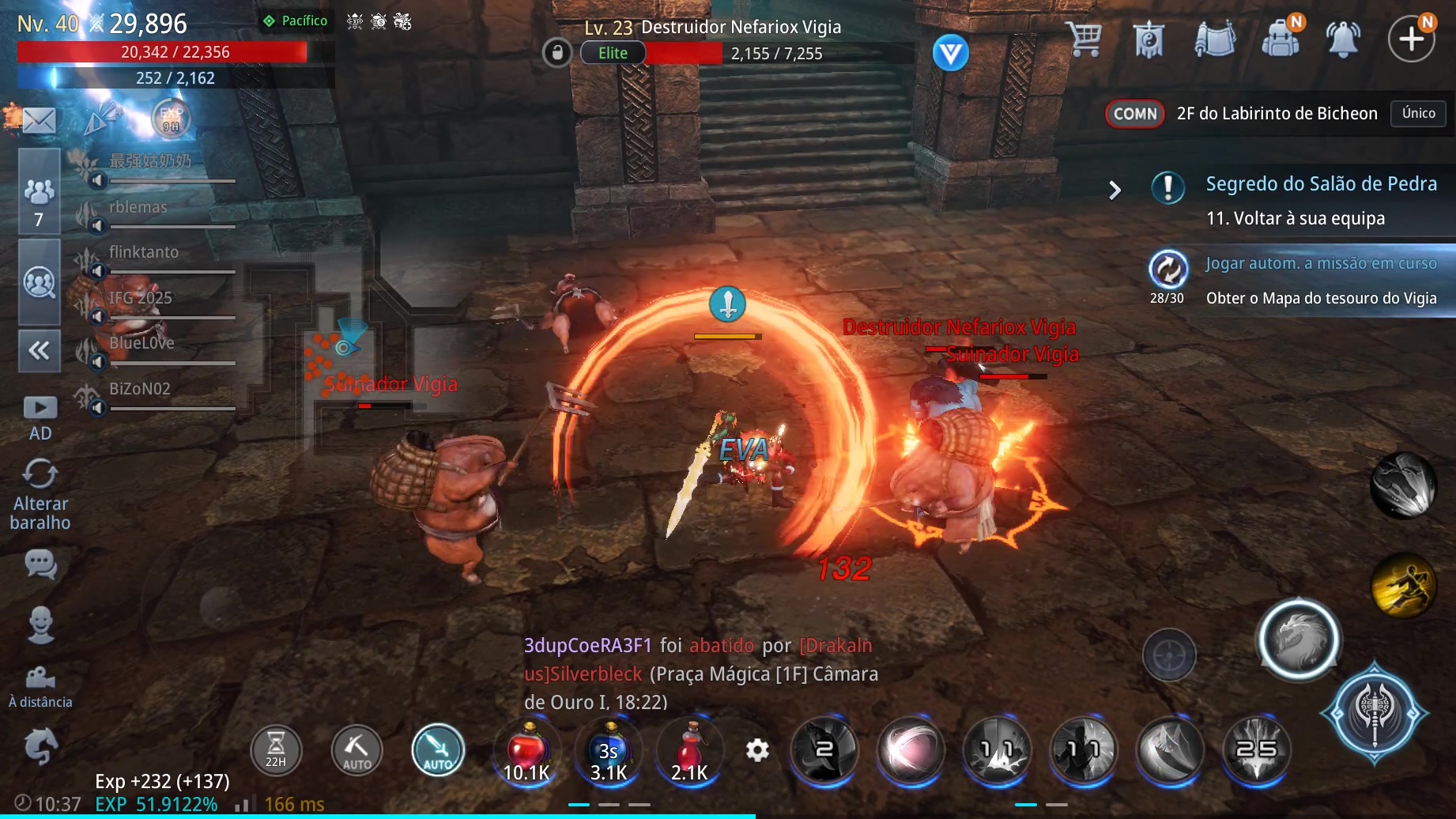The height and width of the screenshot is (819, 1456).
Task: Click the Único channel button
Action: (1418, 113)
